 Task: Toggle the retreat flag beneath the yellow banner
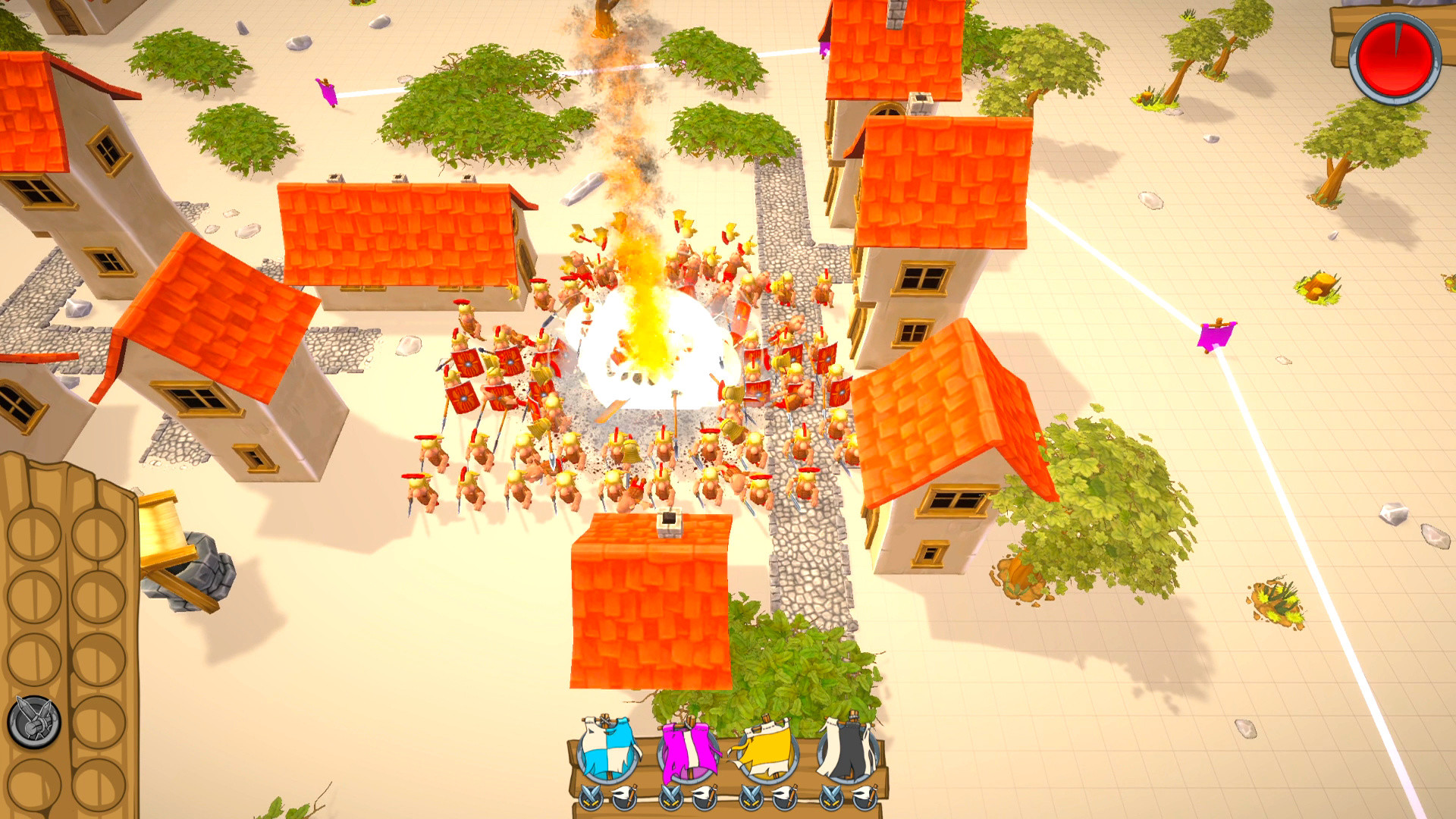(x=785, y=798)
